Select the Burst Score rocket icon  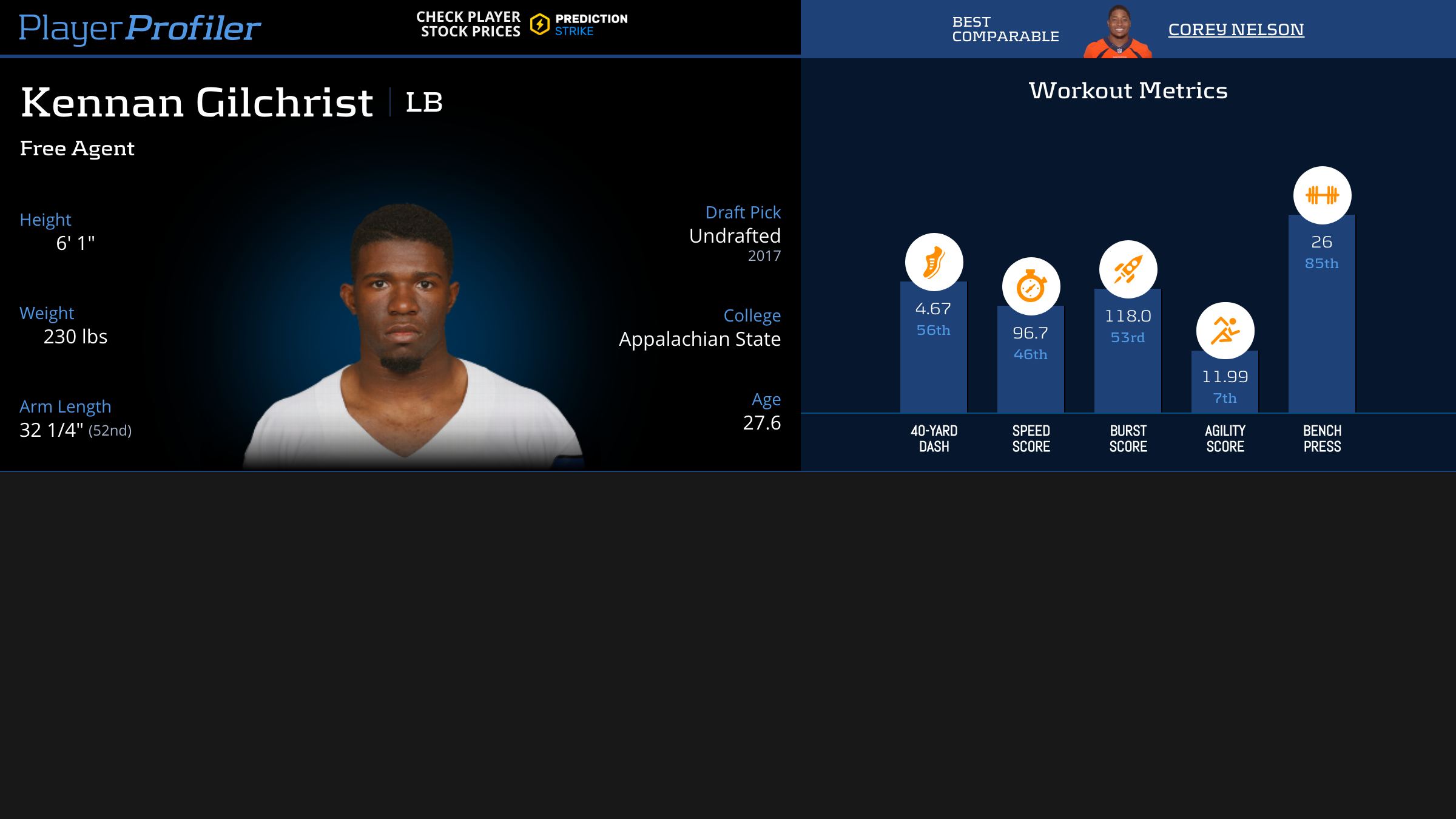click(x=1128, y=269)
